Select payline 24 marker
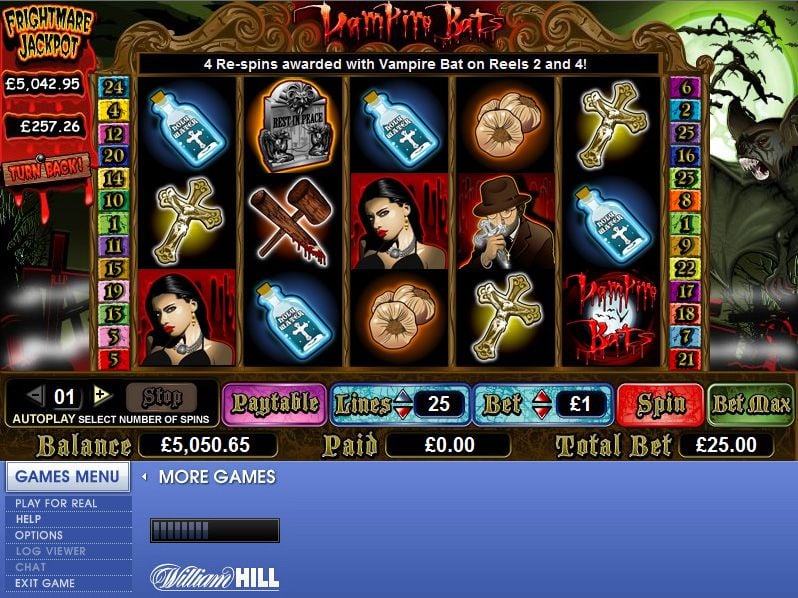Viewport: 798px width, 598px height. tap(113, 86)
